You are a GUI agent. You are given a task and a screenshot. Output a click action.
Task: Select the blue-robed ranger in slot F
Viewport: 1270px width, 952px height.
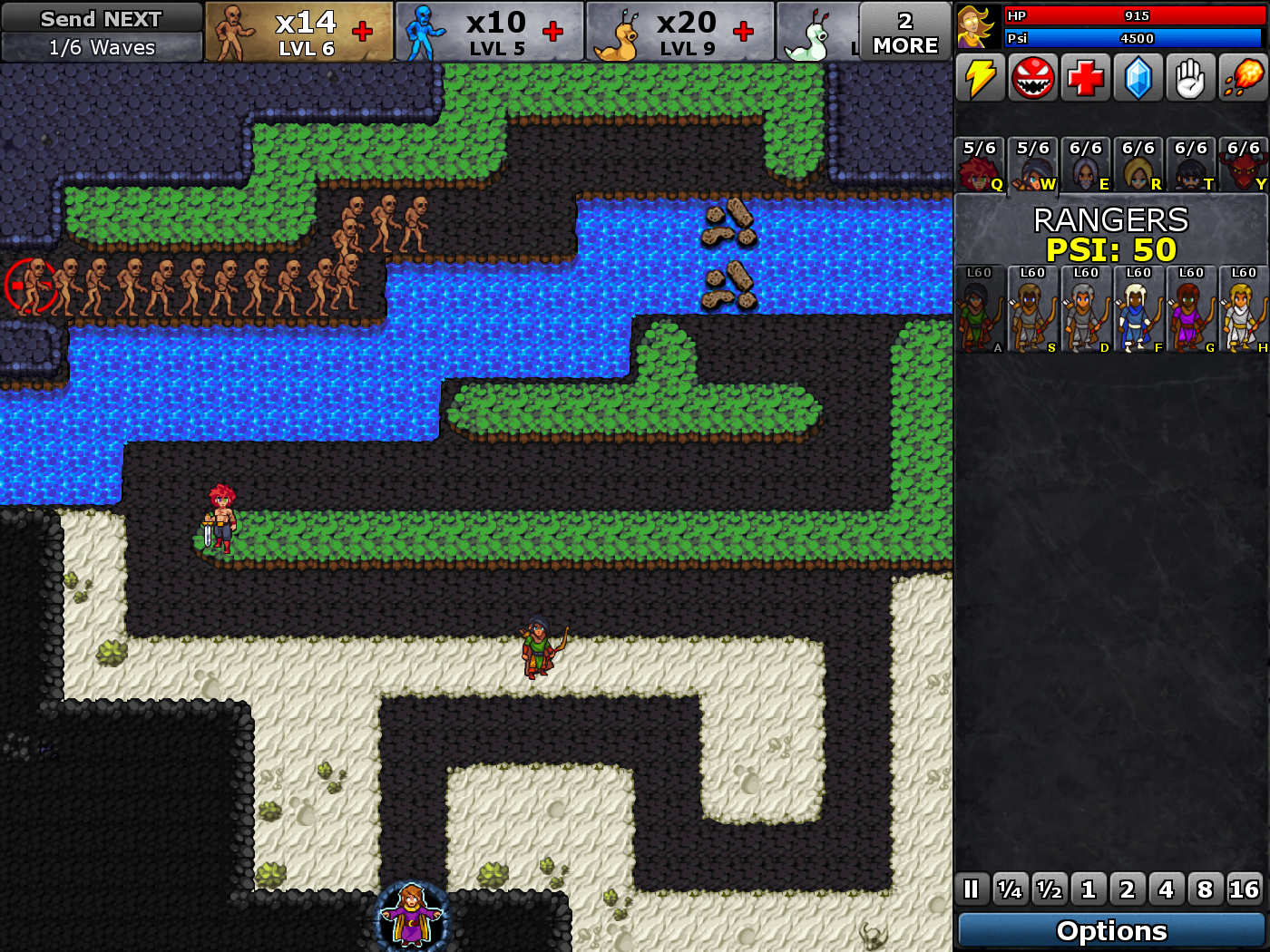pyautogui.click(x=1138, y=309)
